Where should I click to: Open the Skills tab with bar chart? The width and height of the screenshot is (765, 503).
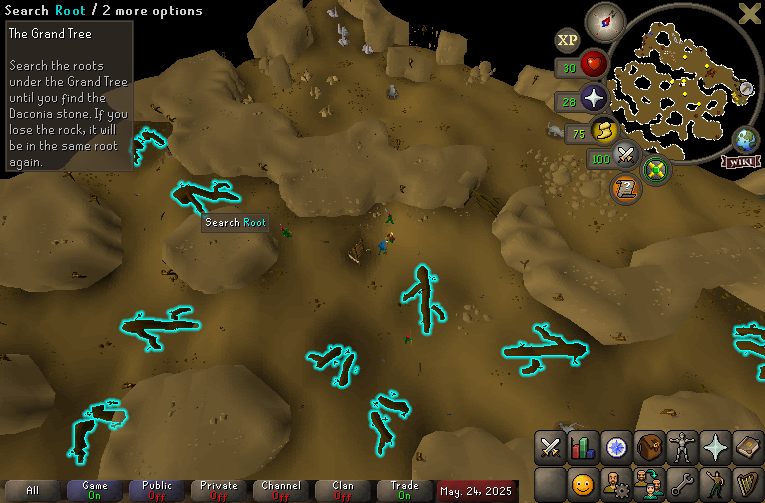[x=583, y=447]
